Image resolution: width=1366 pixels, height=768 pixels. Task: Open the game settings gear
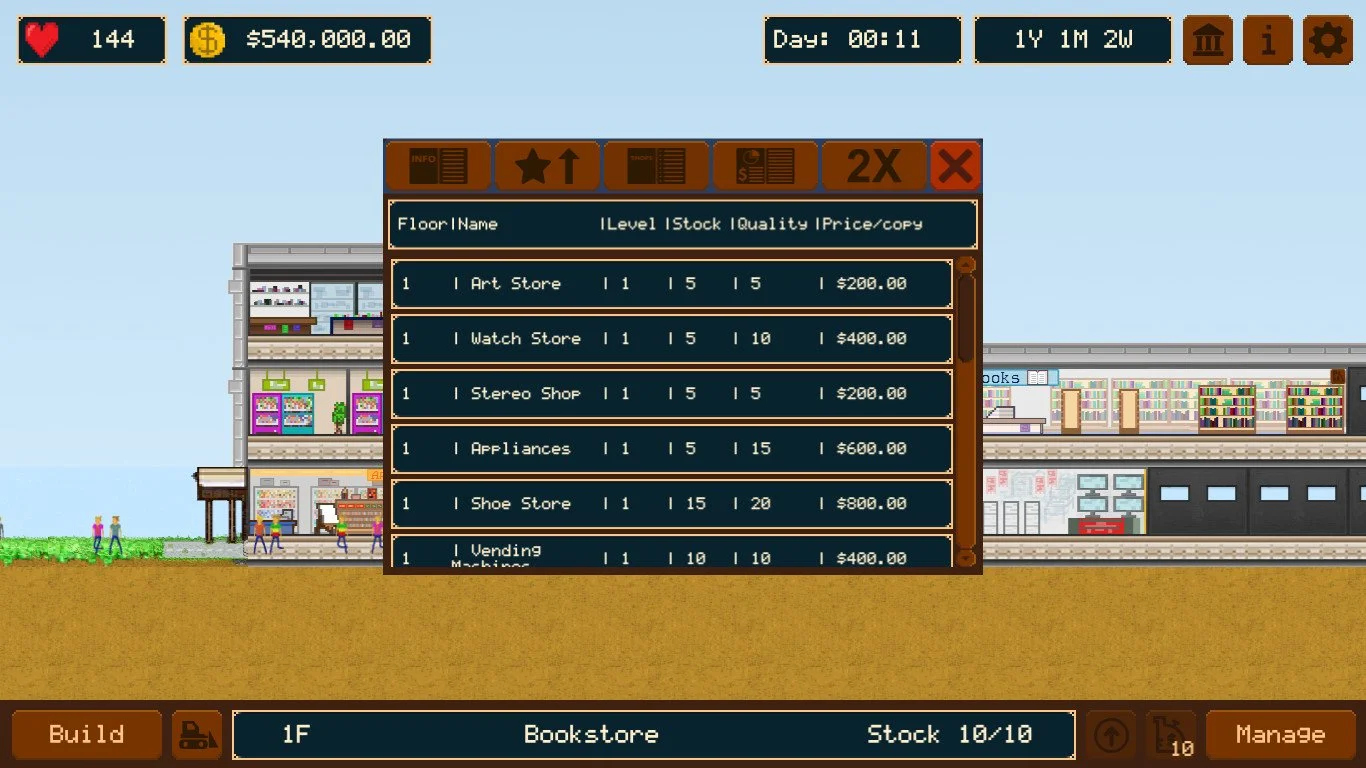[x=1327, y=40]
